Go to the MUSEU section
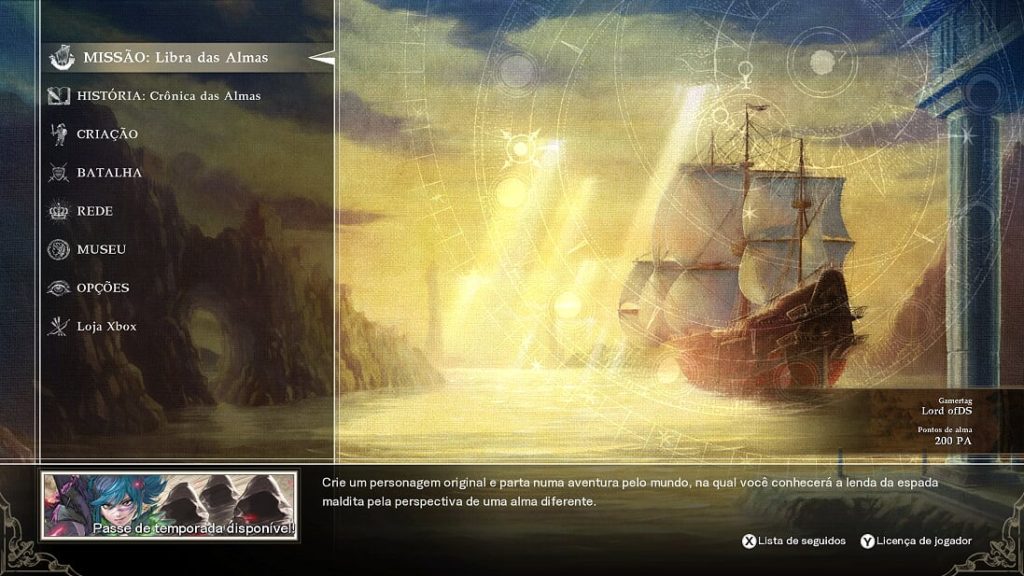The image size is (1024, 576). tap(101, 249)
